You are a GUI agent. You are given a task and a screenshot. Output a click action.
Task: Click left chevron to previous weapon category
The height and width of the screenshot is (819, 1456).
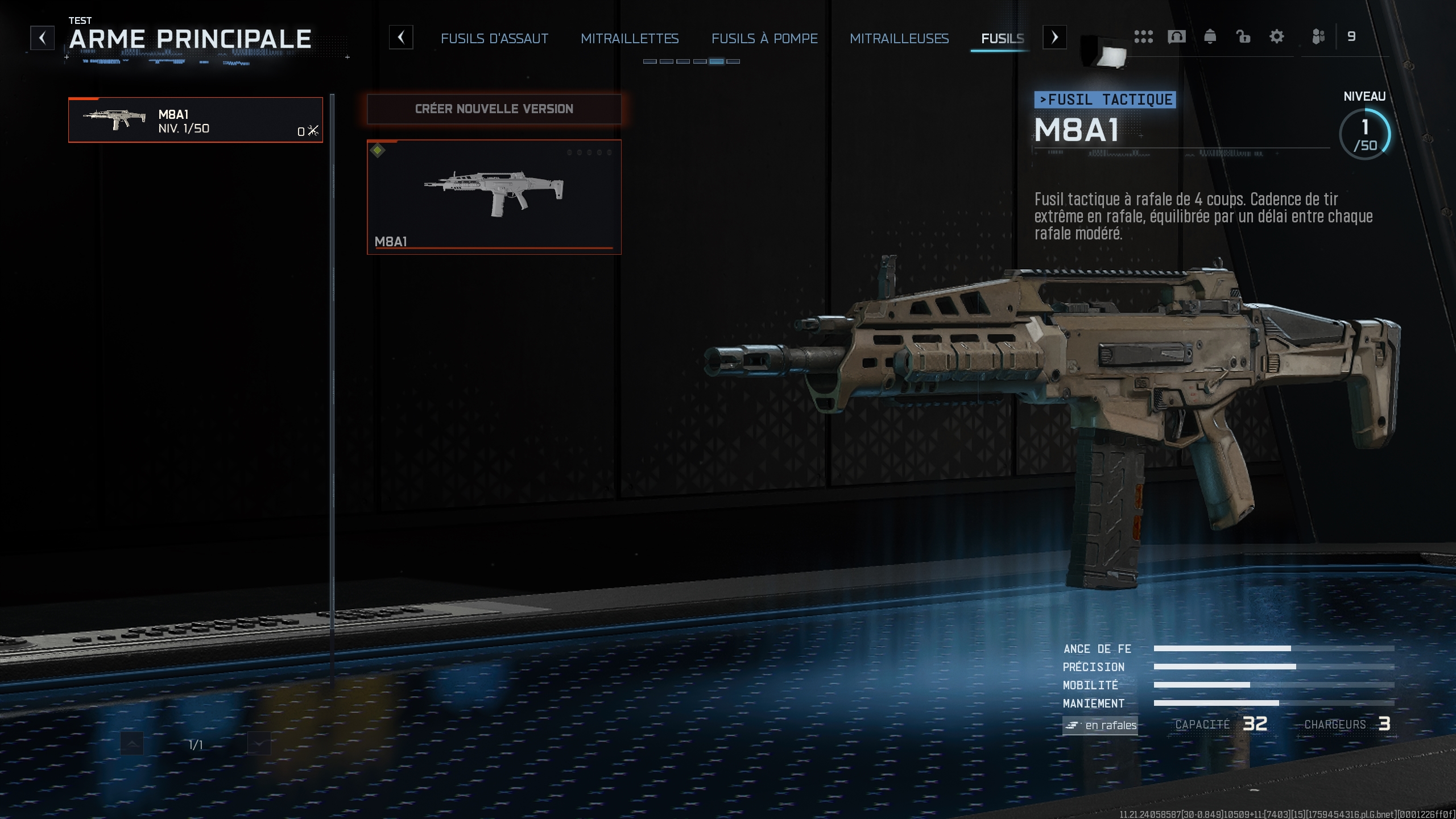pyautogui.click(x=402, y=38)
